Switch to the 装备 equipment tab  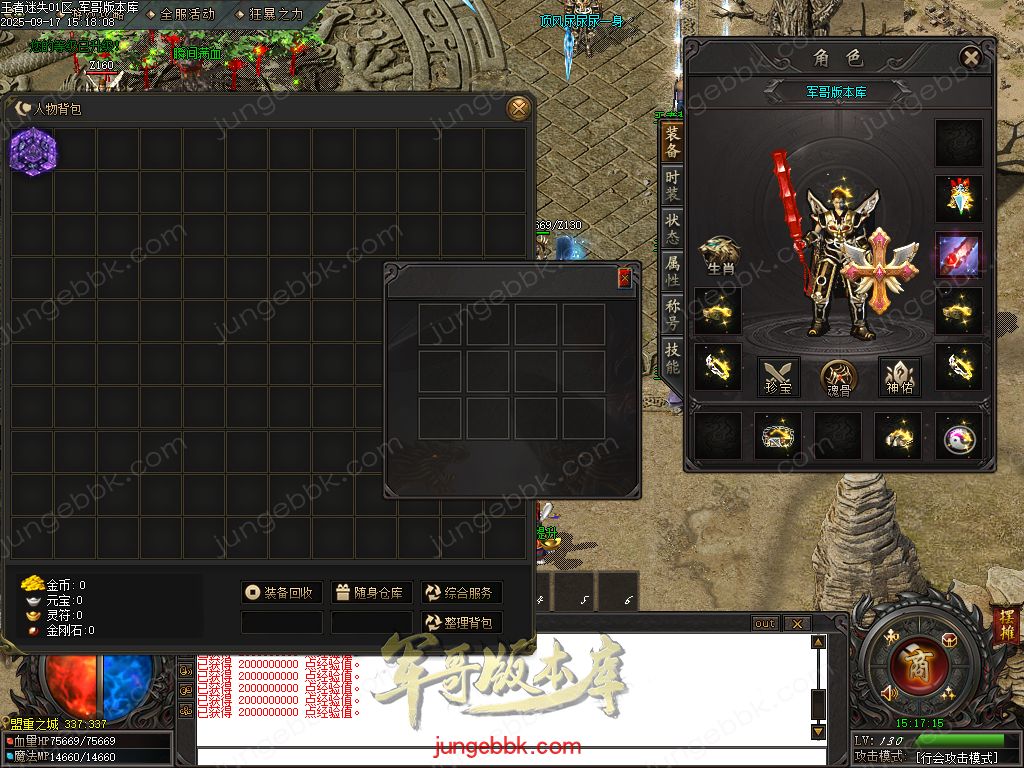coord(672,142)
